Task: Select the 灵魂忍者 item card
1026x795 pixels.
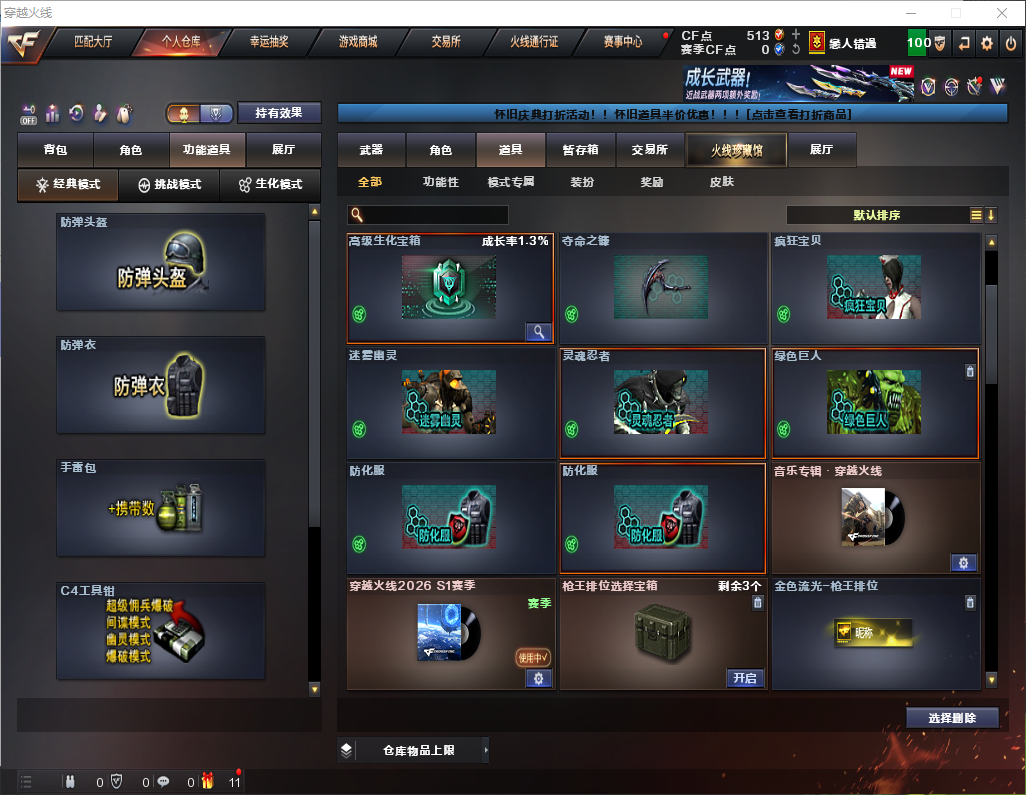Action: (x=662, y=402)
